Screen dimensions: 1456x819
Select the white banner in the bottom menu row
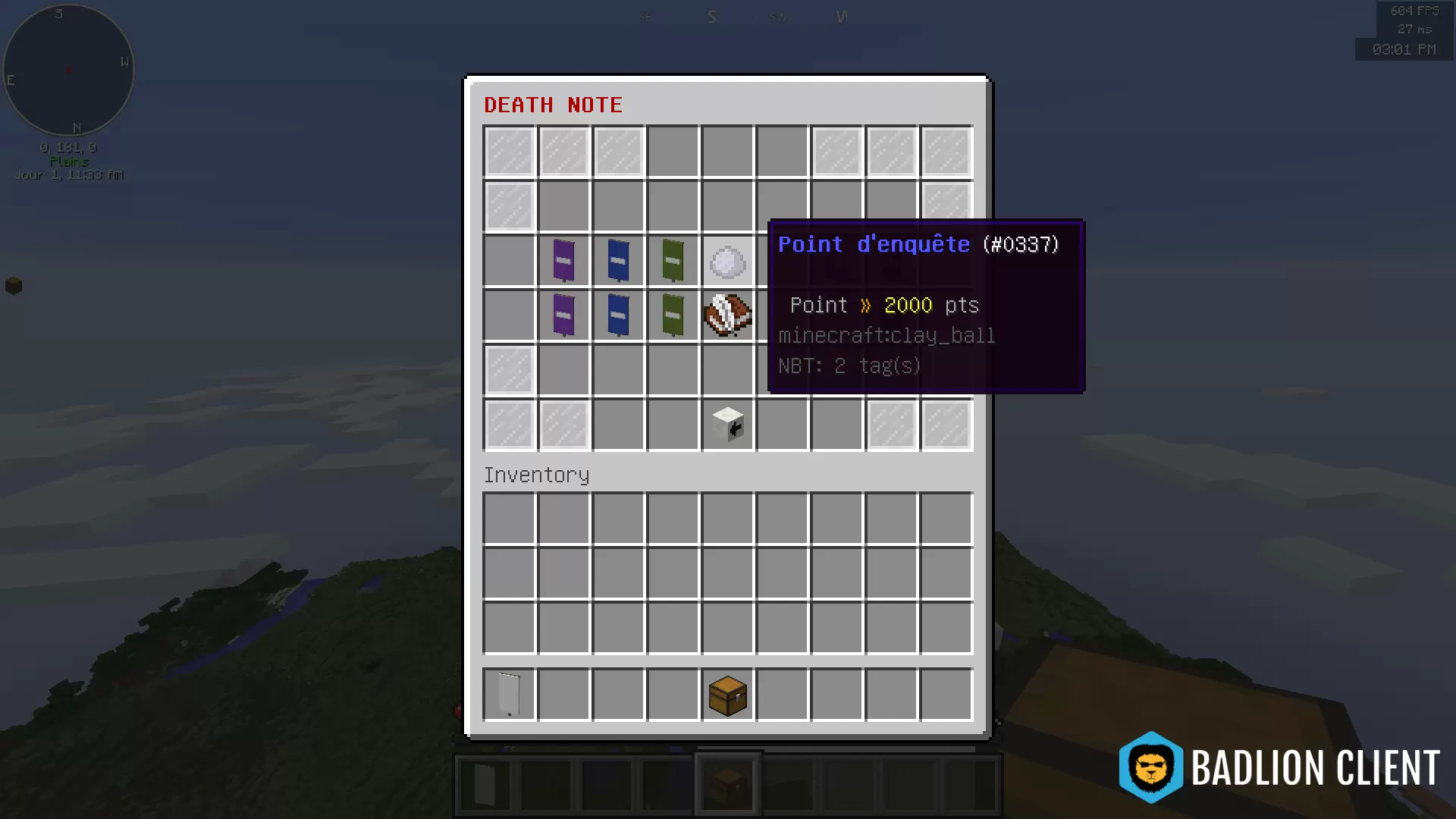pos(508,695)
